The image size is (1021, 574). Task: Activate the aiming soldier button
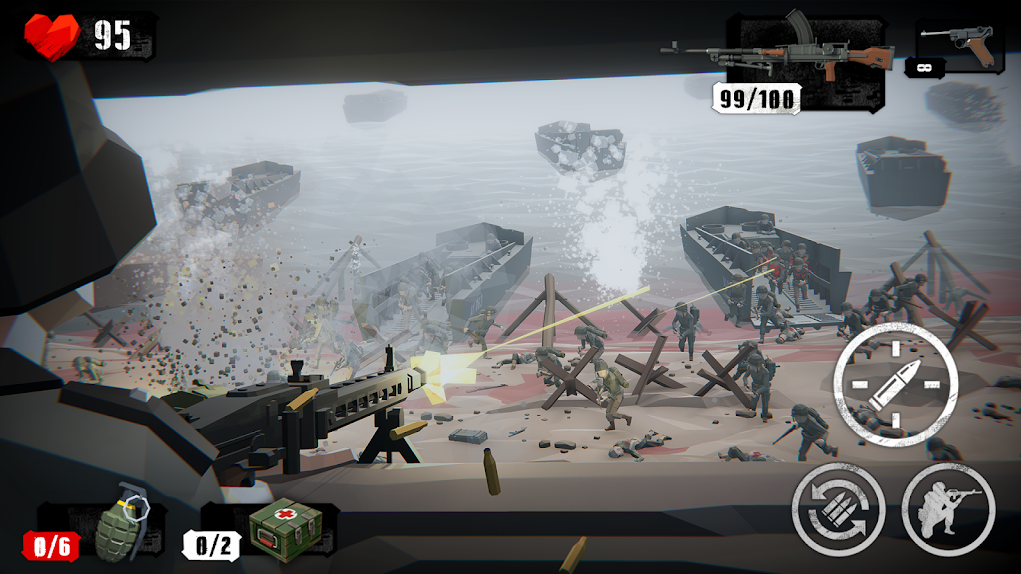pyautogui.click(x=948, y=508)
